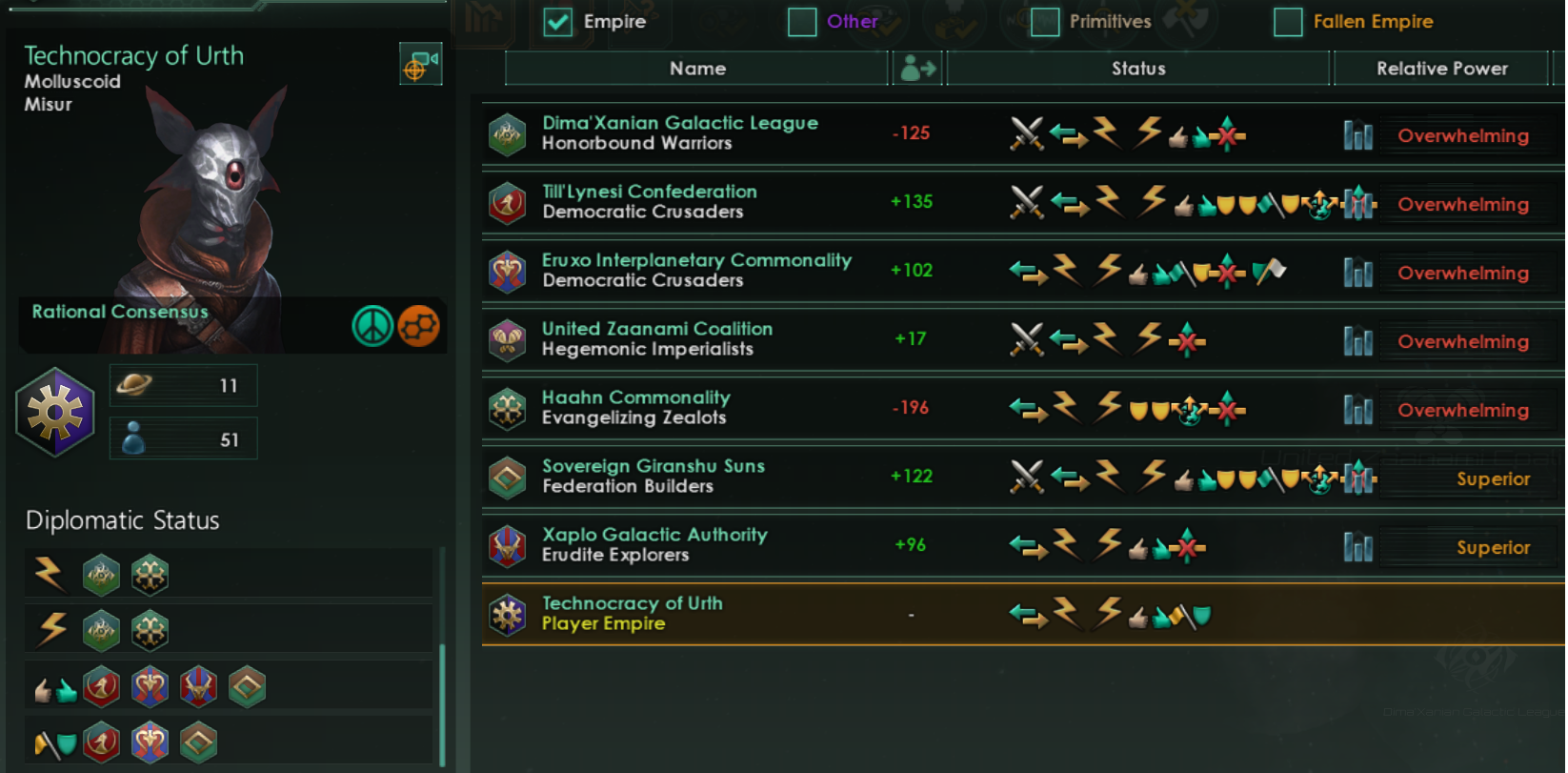1568x773 pixels.
Task: Sort empires by the Status column
Action: [x=1137, y=68]
